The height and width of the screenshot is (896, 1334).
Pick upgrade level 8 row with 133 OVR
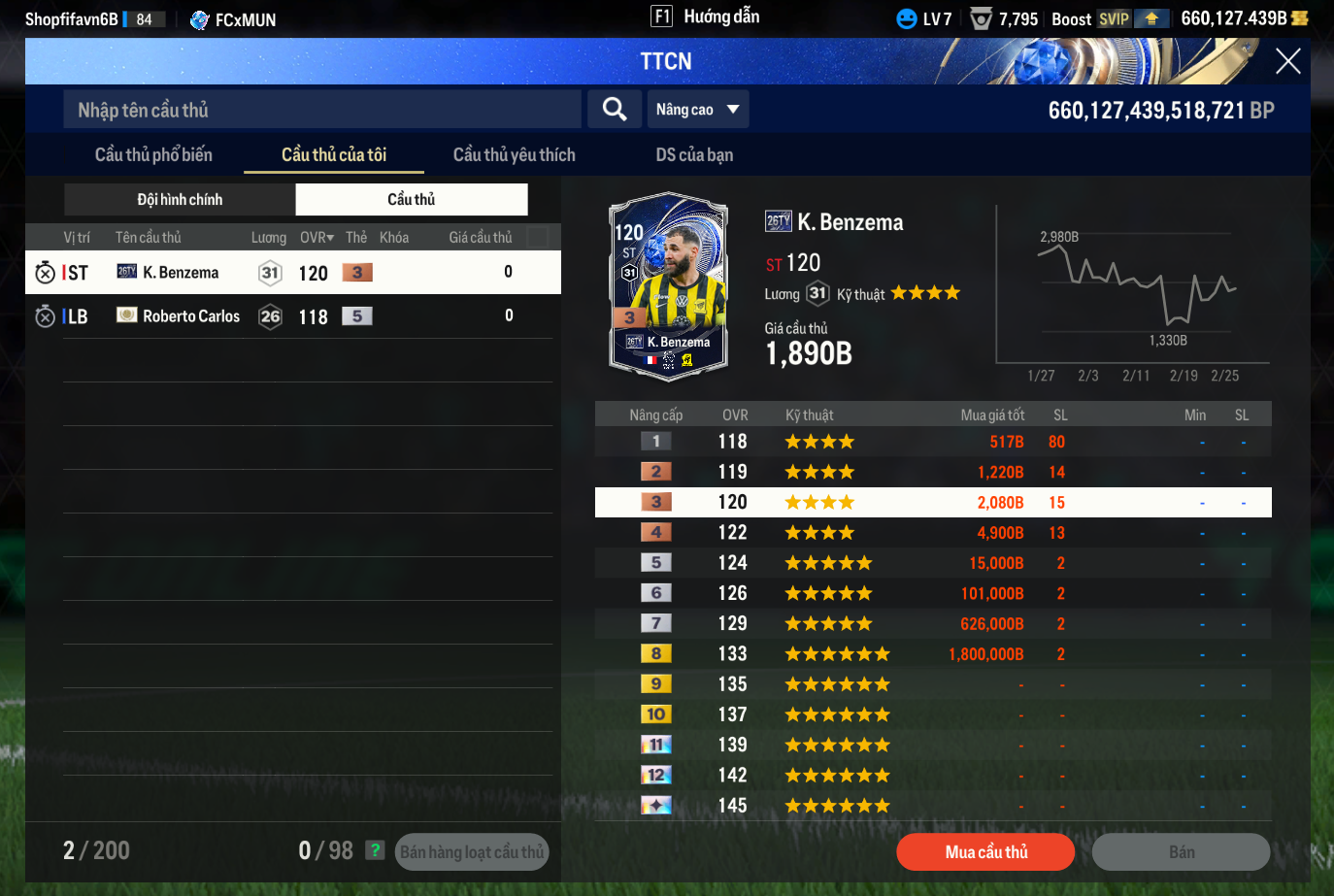[932, 654]
